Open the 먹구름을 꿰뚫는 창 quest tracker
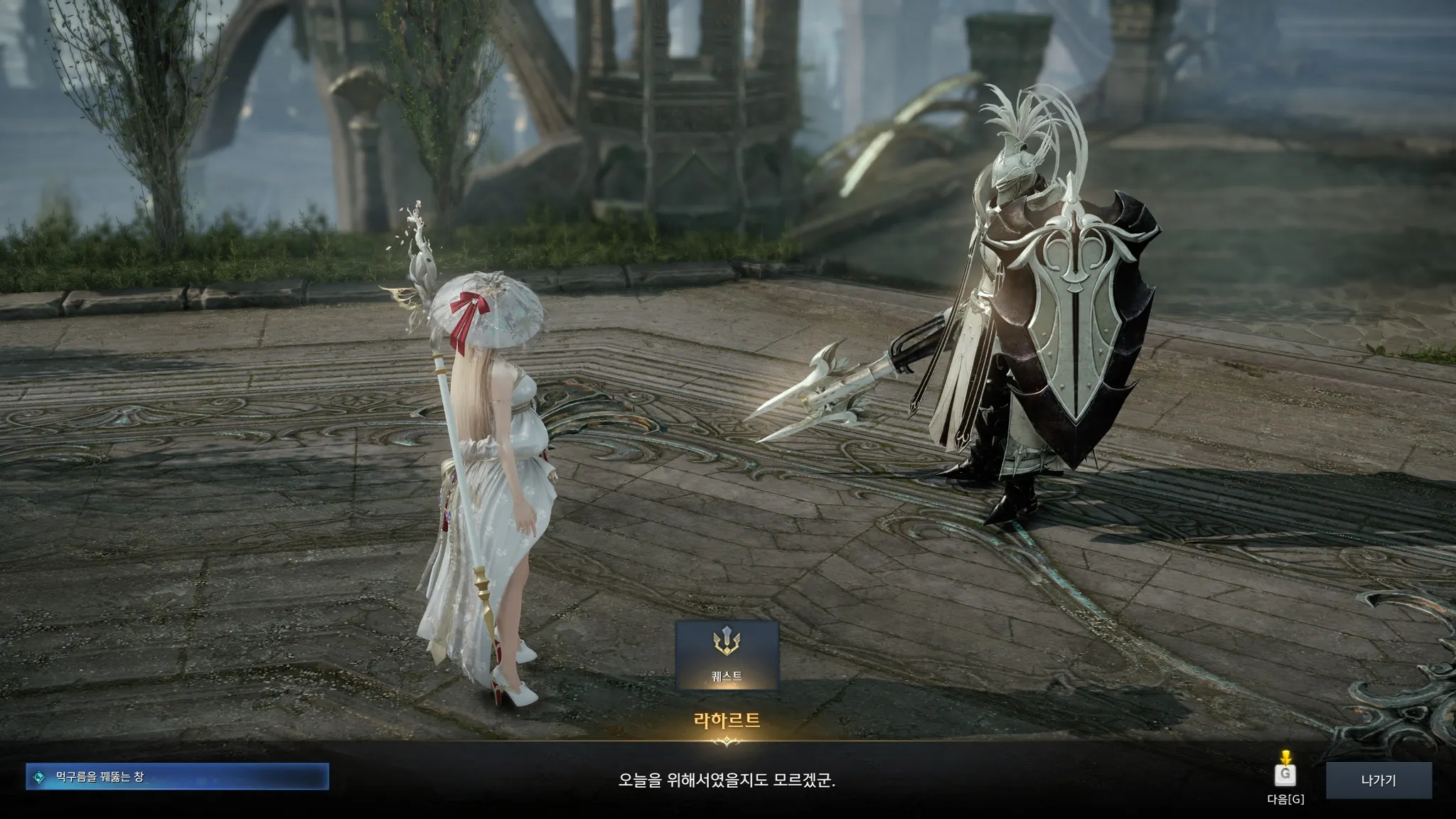Screen dimensions: 1456x819 click(178, 777)
